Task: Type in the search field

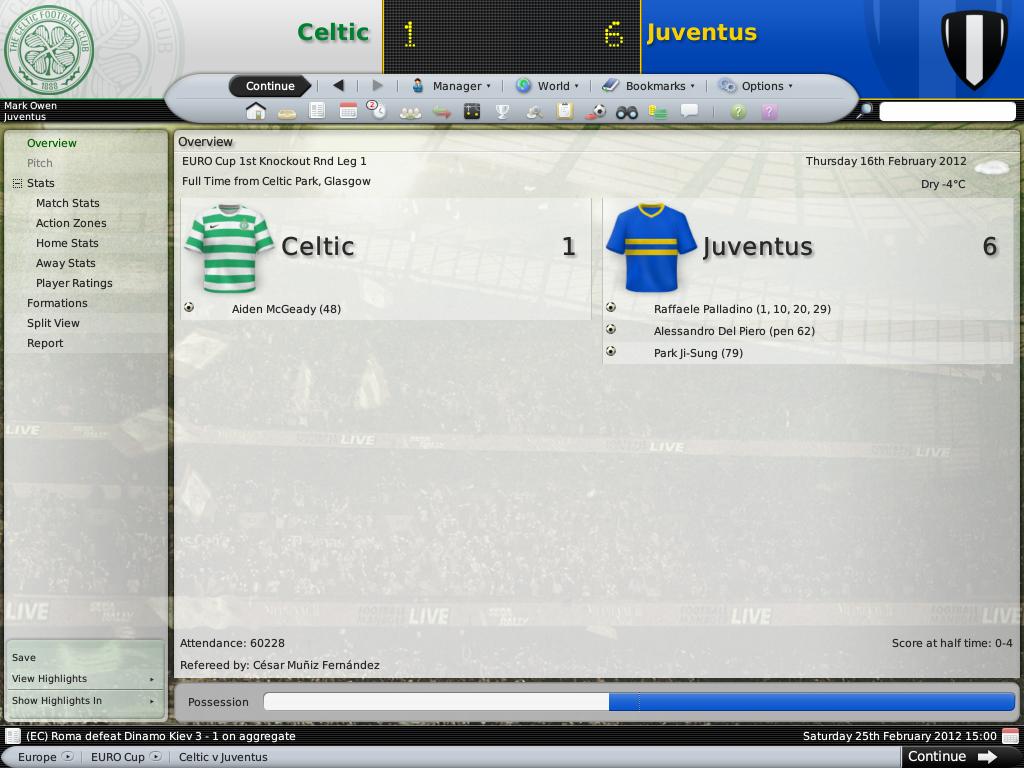Action: [946, 112]
